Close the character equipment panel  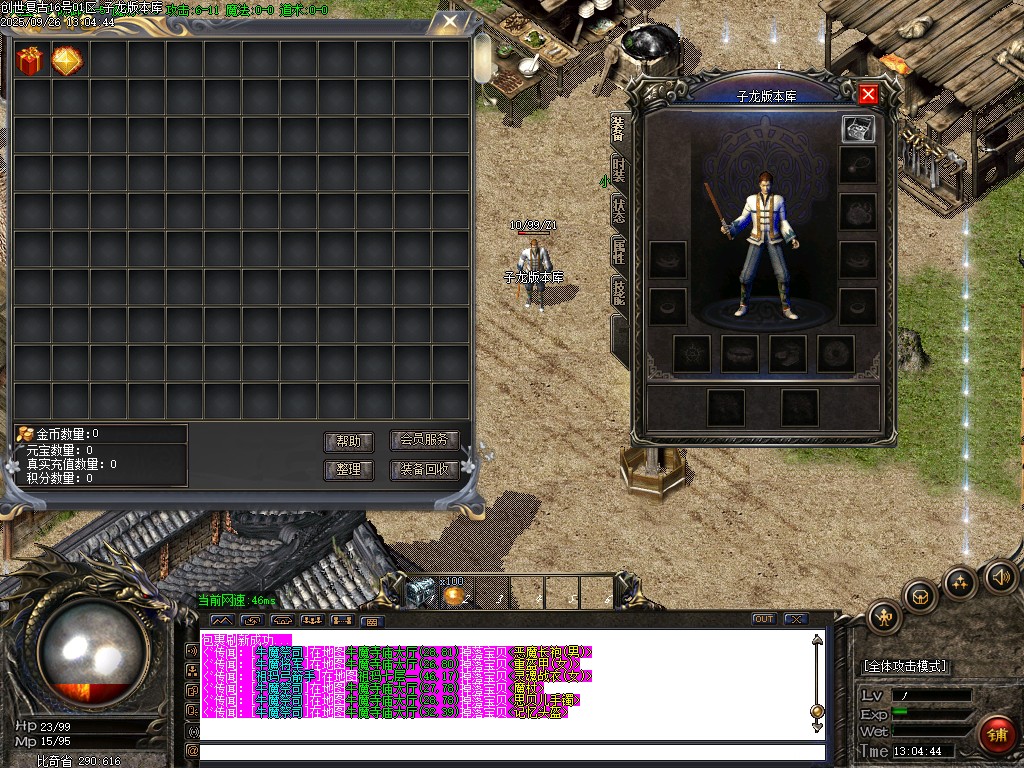[868, 94]
